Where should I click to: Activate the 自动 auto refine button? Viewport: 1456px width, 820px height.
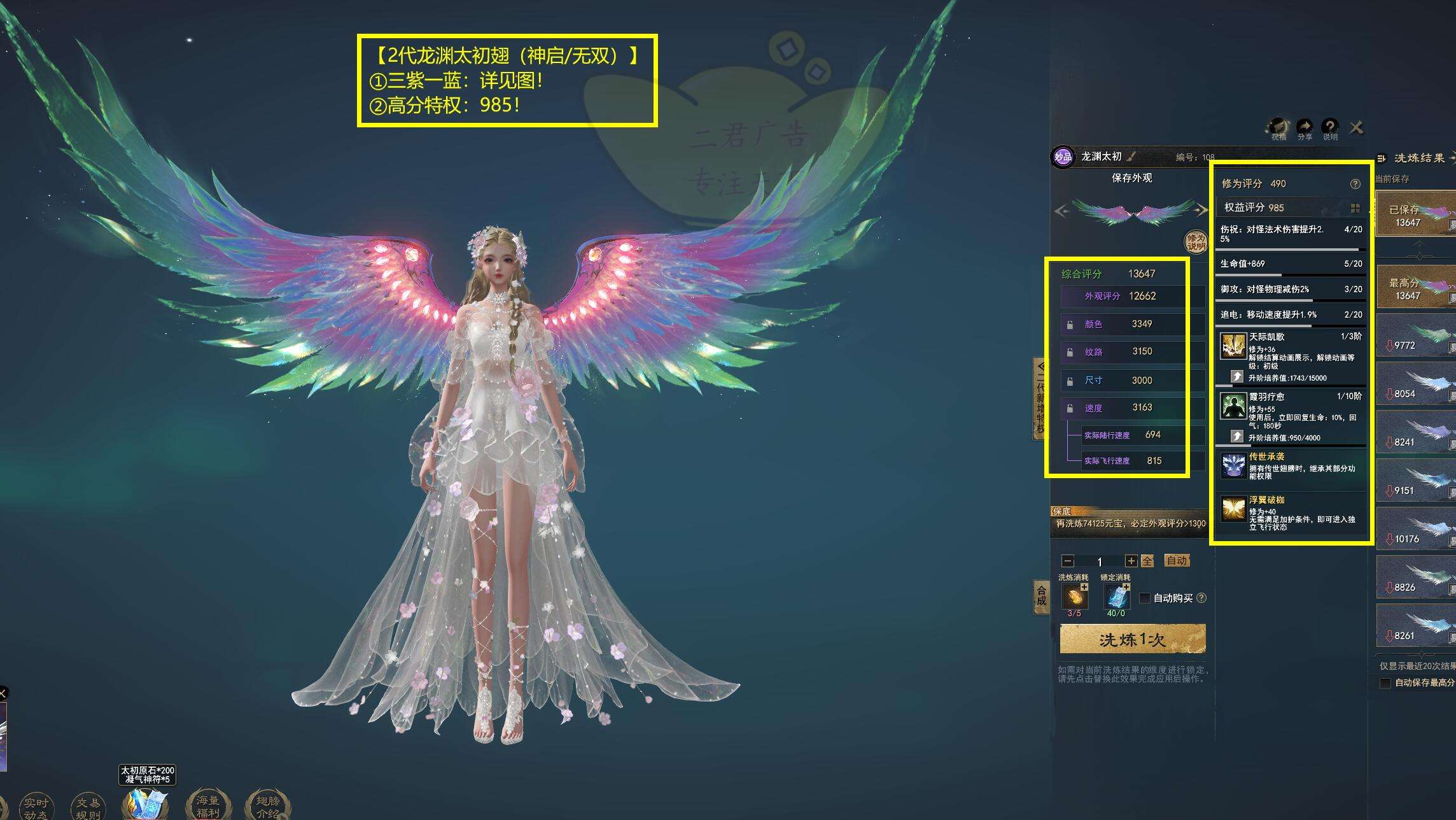[x=1177, y=560]
